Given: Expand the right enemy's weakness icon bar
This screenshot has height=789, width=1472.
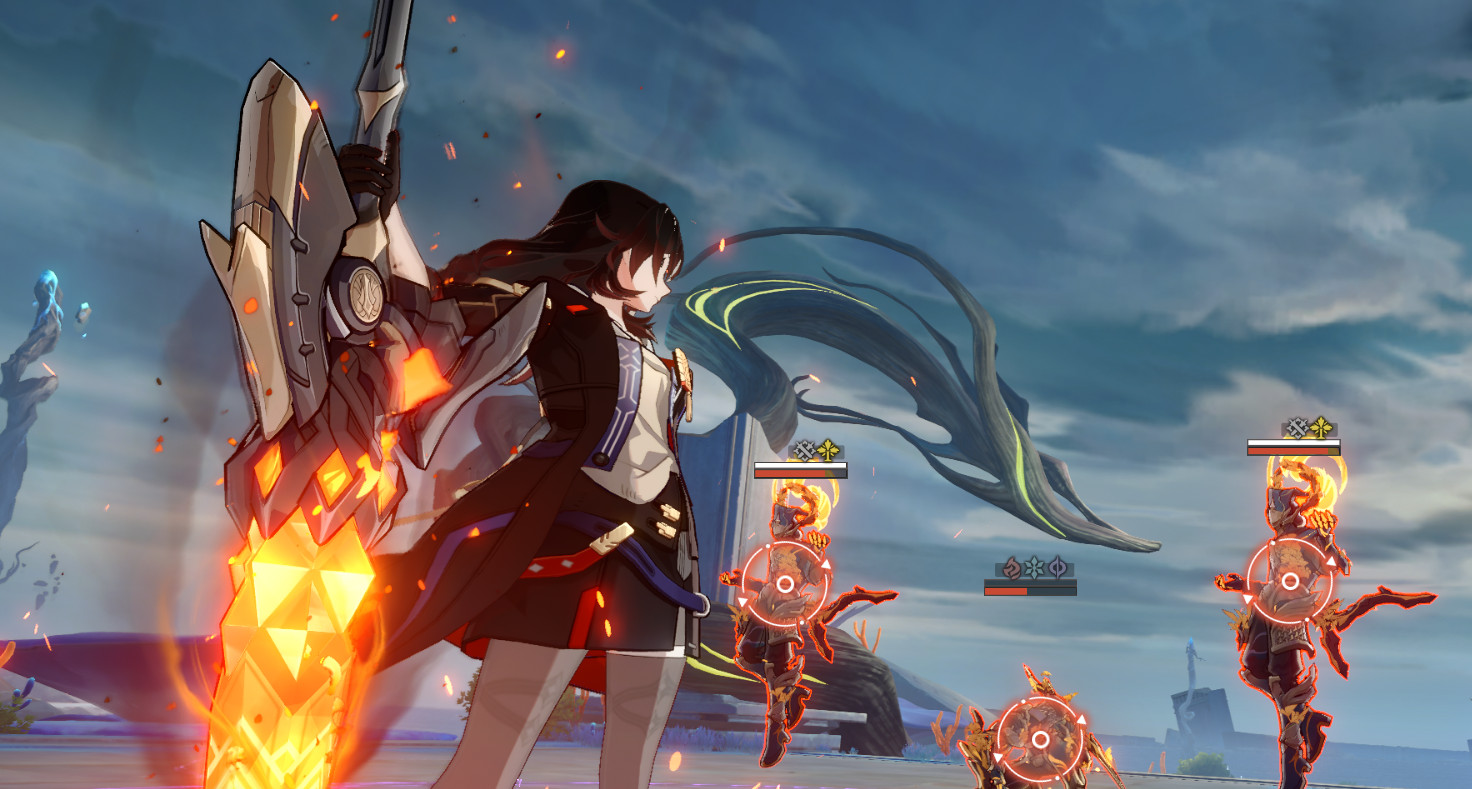Looking at the screenshot, I should [x=1309, y=427].
